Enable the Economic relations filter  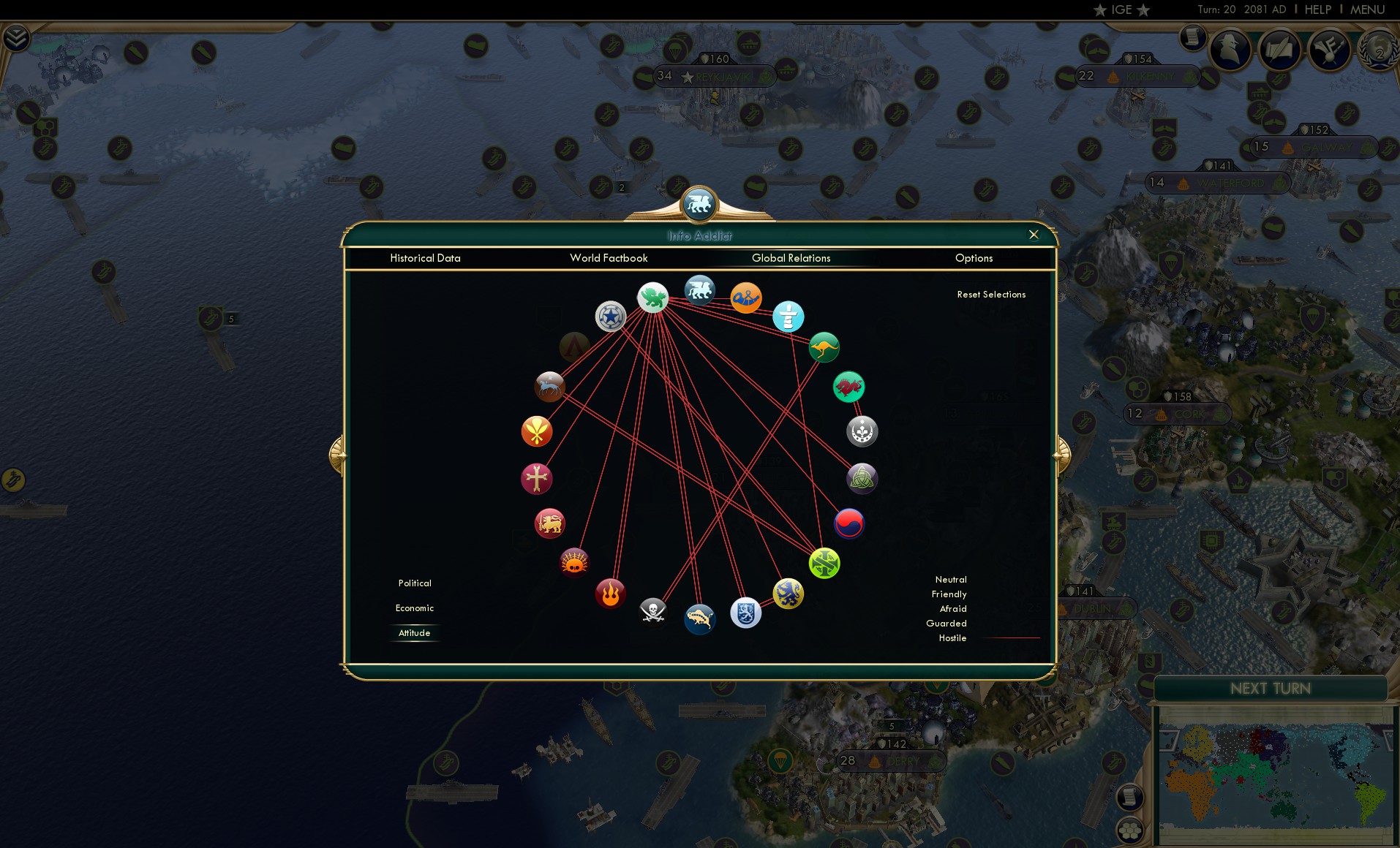(x=414, y=607)
